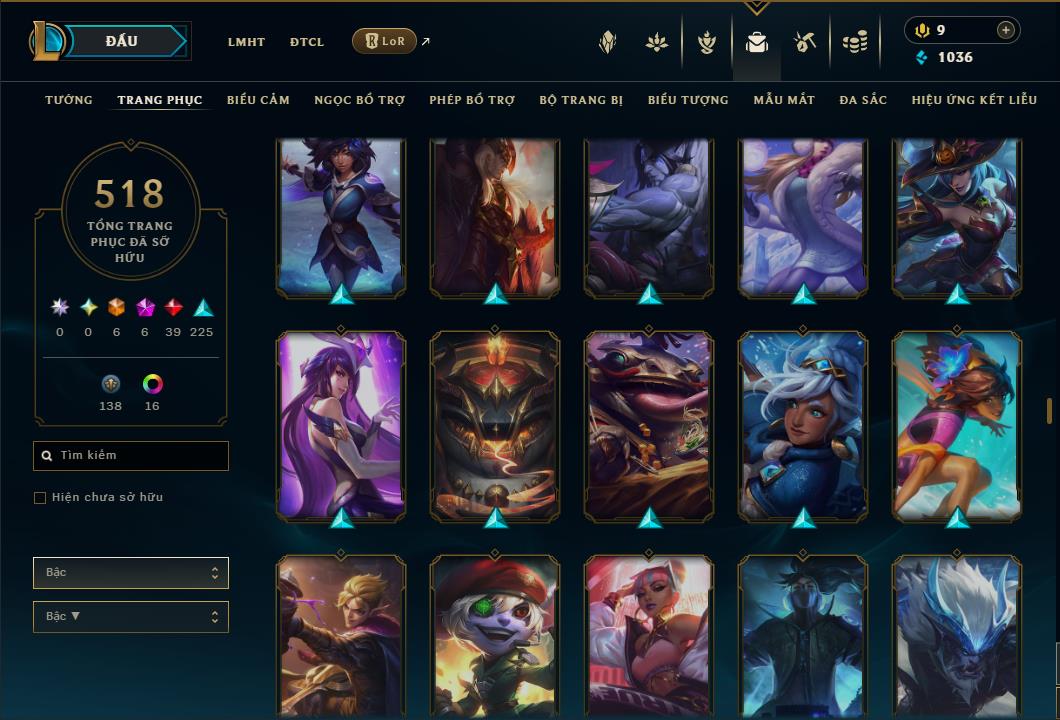
Task: Switch to the TƯỚNG tab
Action: click(69, 100)
